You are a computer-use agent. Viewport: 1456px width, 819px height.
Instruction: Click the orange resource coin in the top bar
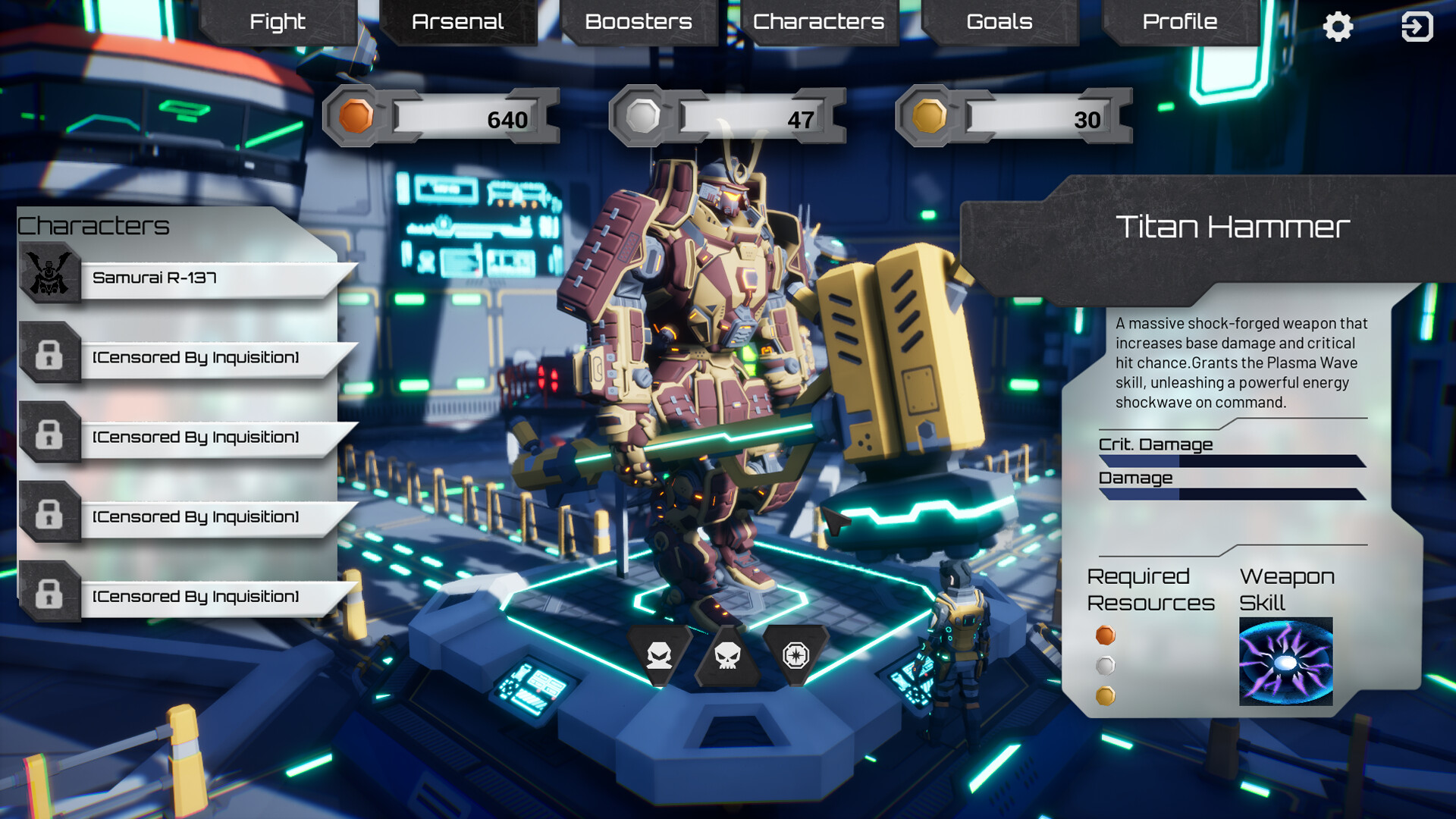tap(356, 116)
